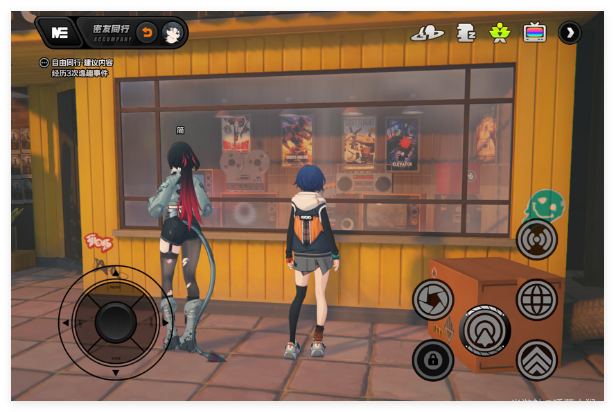
Task: Open the ME menu button
Action: [x=59, y=33]
